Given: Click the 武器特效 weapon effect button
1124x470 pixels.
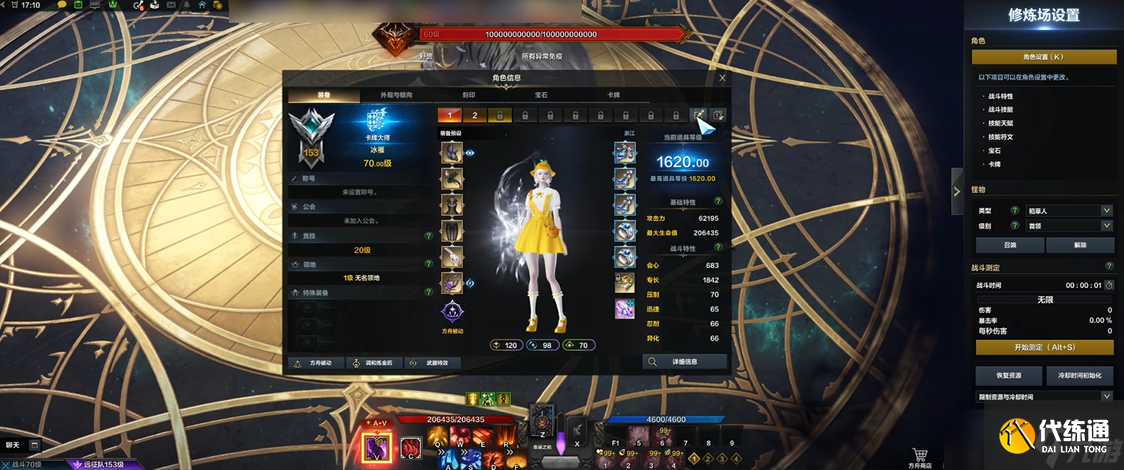Looking at the screenshot, I should pyautogui.click(x=433, y=362).
